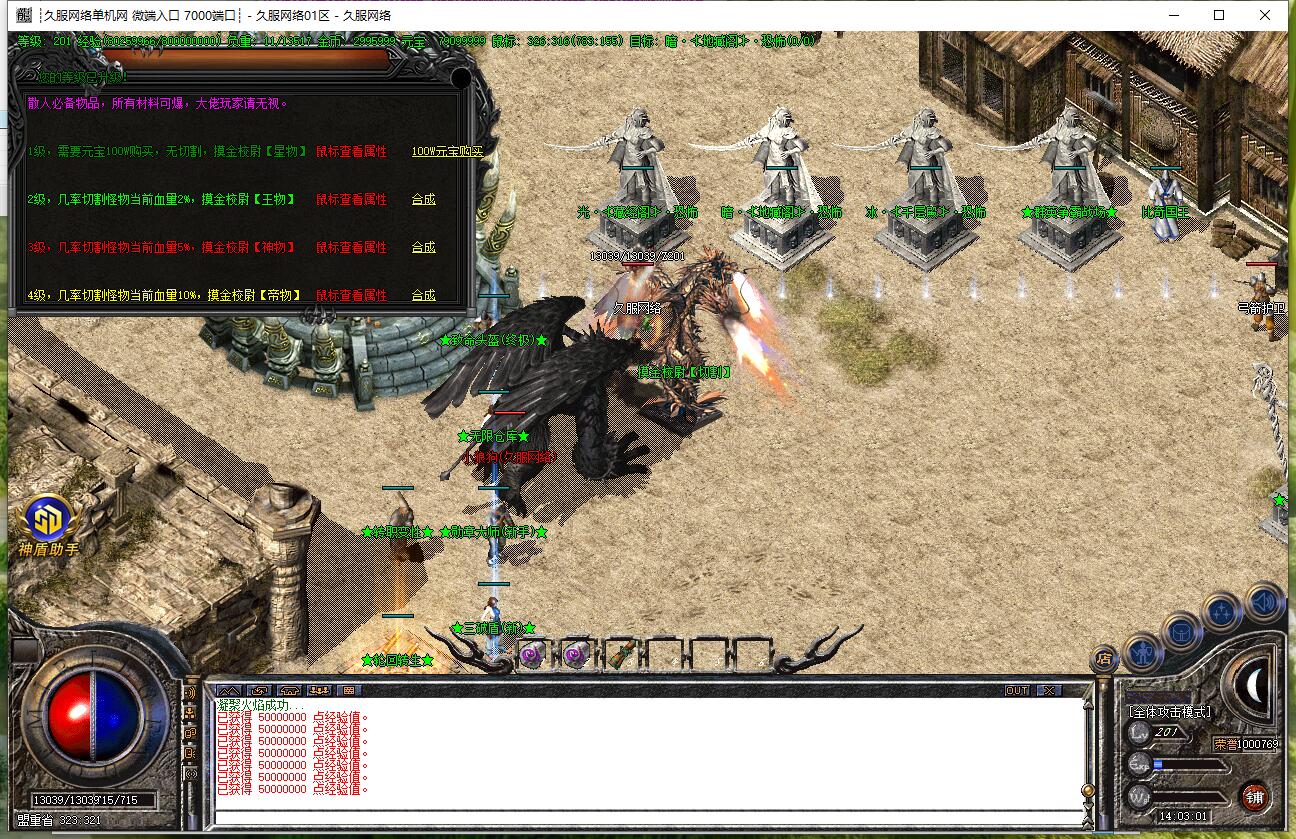Open the 店 shop button
Viewport: 1296px width, 839px height.
tap(1104, 658)
